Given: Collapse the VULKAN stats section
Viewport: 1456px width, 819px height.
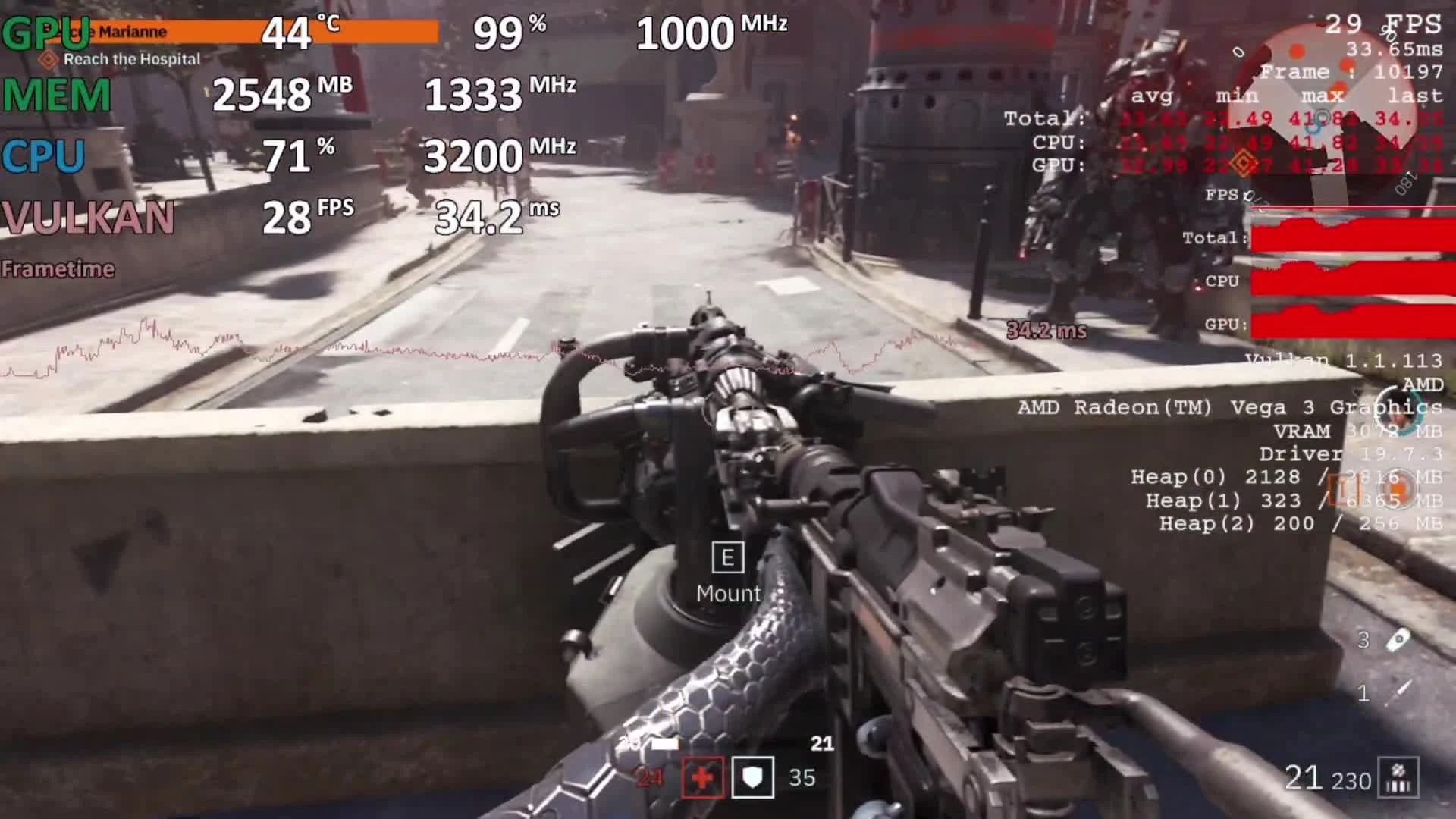Looking at the screenshot, I should (x=87, y=218).
